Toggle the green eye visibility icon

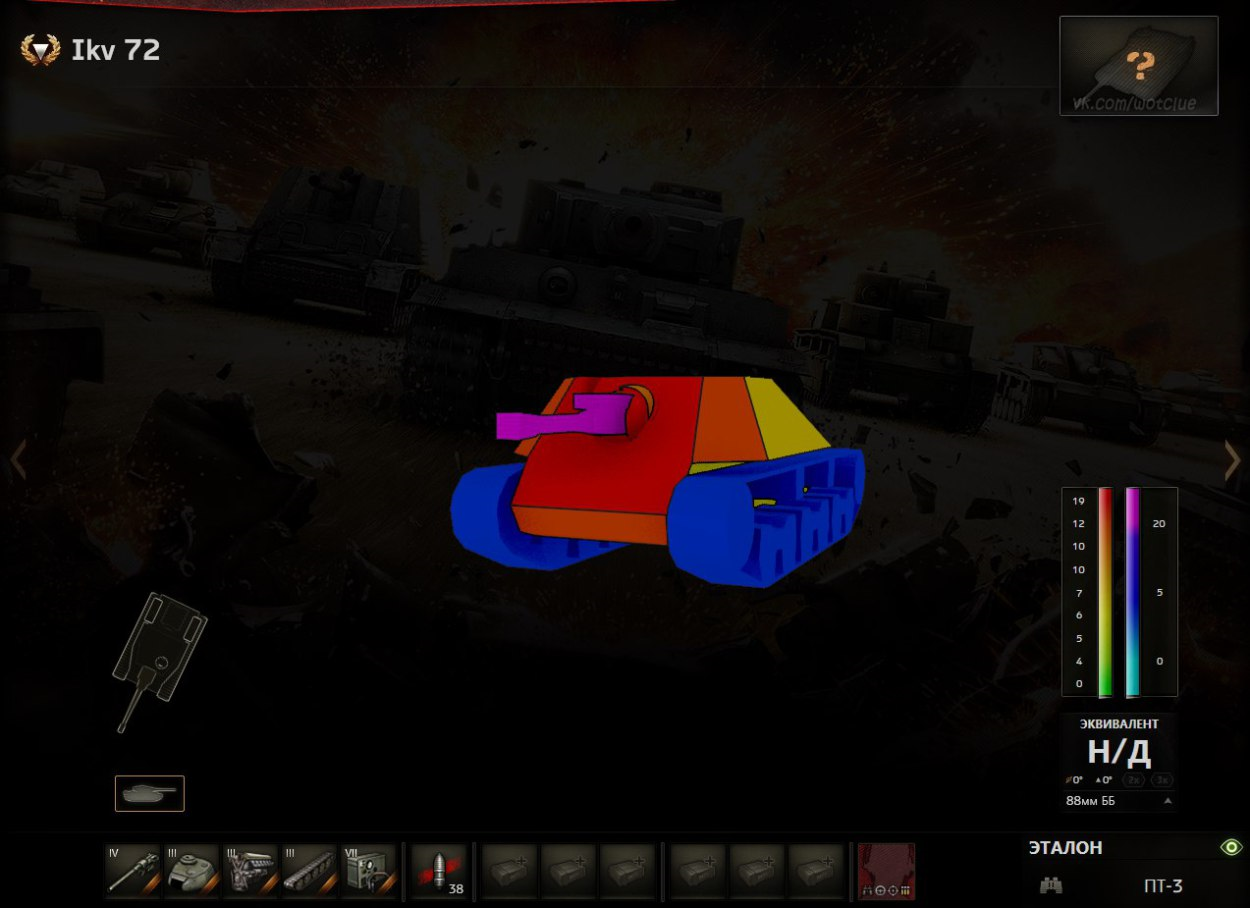[x=1230, y=847]
